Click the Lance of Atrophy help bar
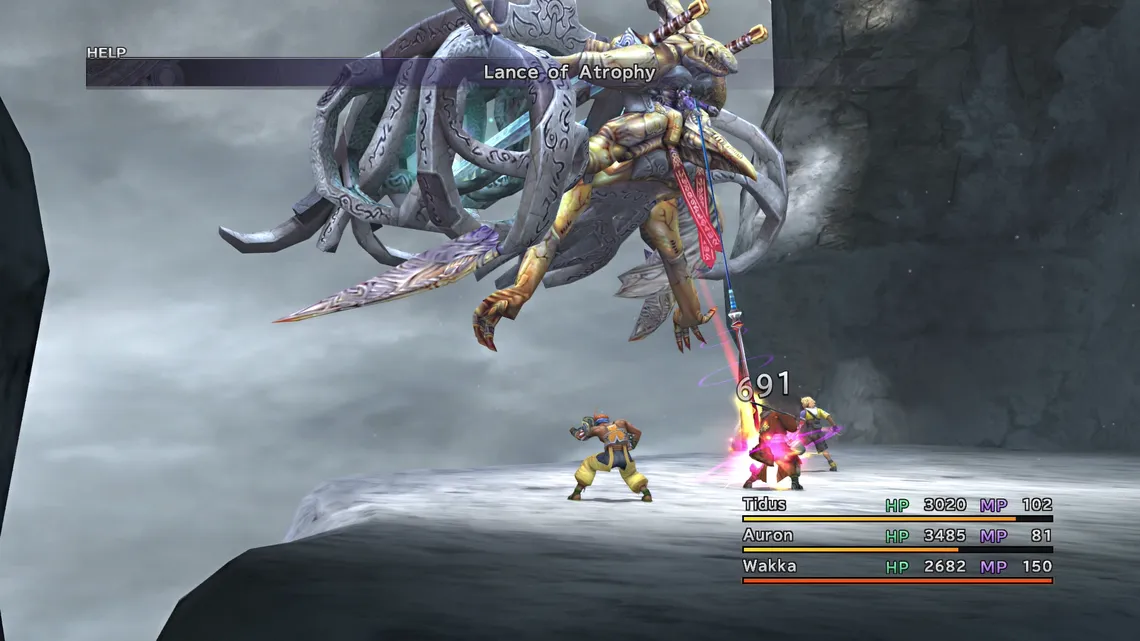The height and width of the screenshot is (641, 1140). click(x=569, y=72)
